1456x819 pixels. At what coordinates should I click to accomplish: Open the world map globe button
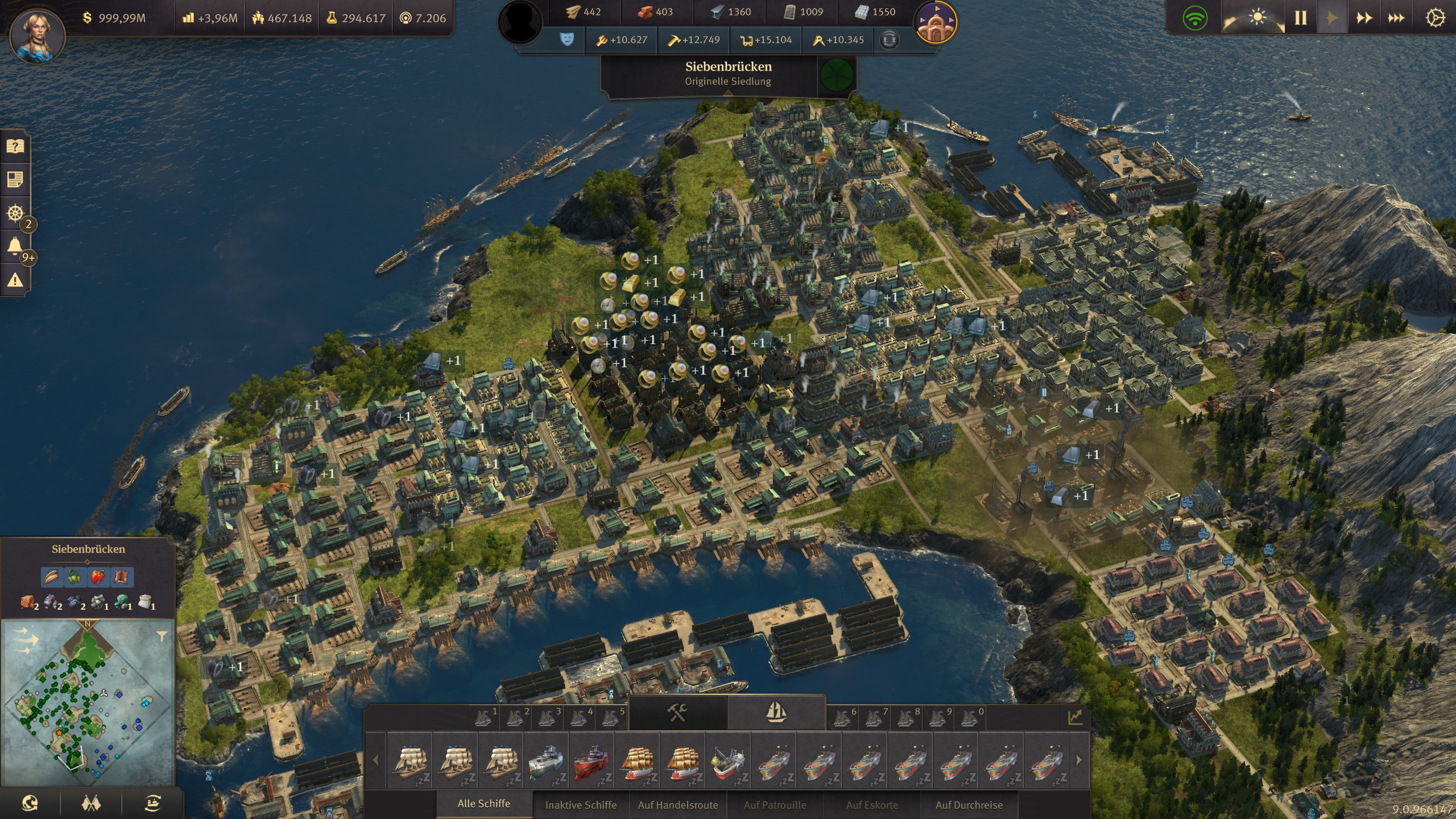(x=30, y=803)
